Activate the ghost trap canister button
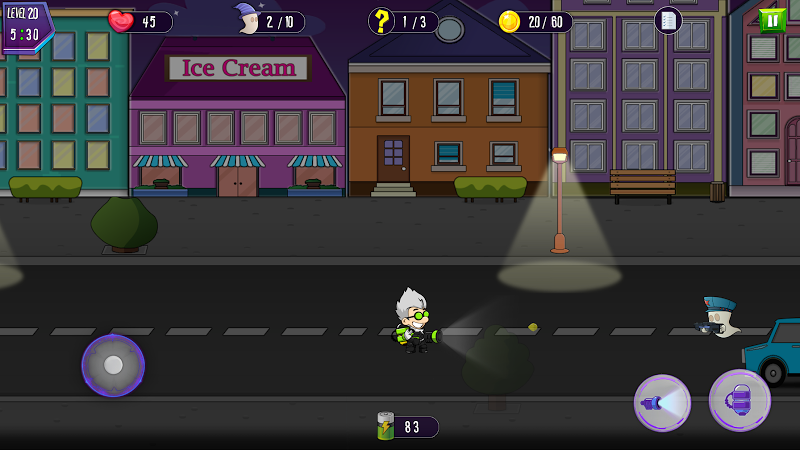The height and width of the screenshot is (450, 800). tap(739, 400)
